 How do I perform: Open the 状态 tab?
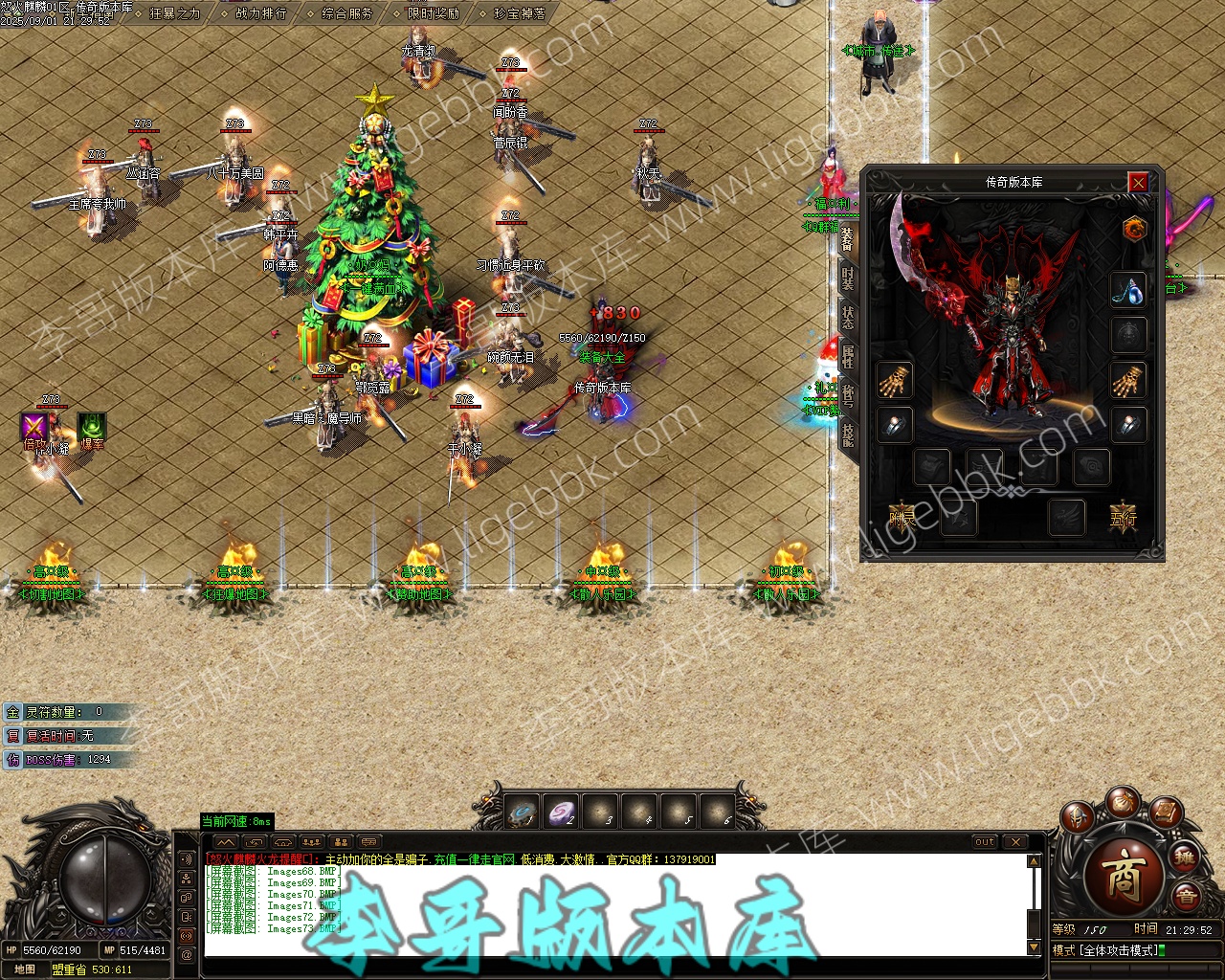click(x=848, y=318)
